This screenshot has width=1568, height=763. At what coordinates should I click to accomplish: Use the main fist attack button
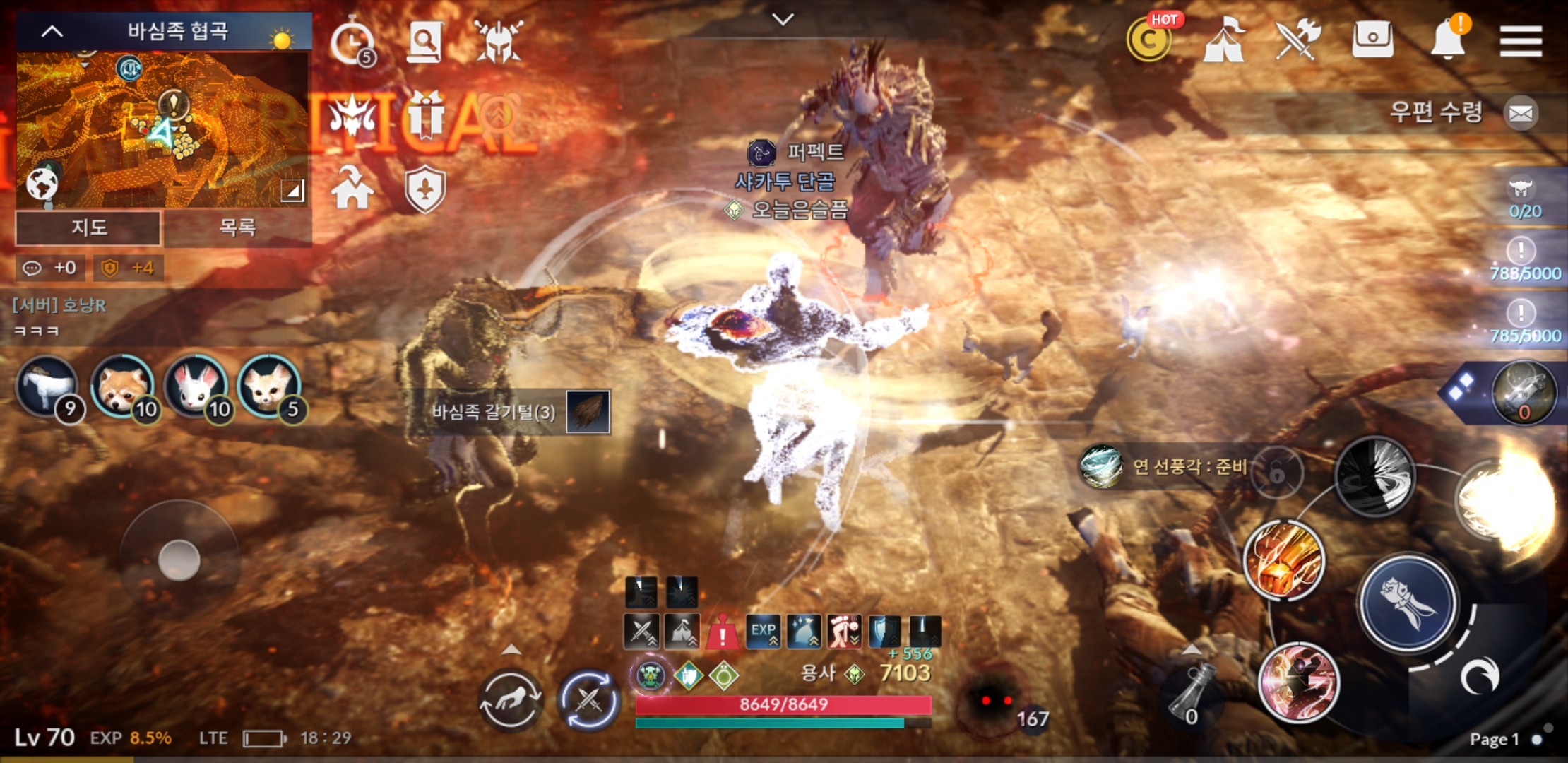pyautogui.click(x=1408, y=602)
